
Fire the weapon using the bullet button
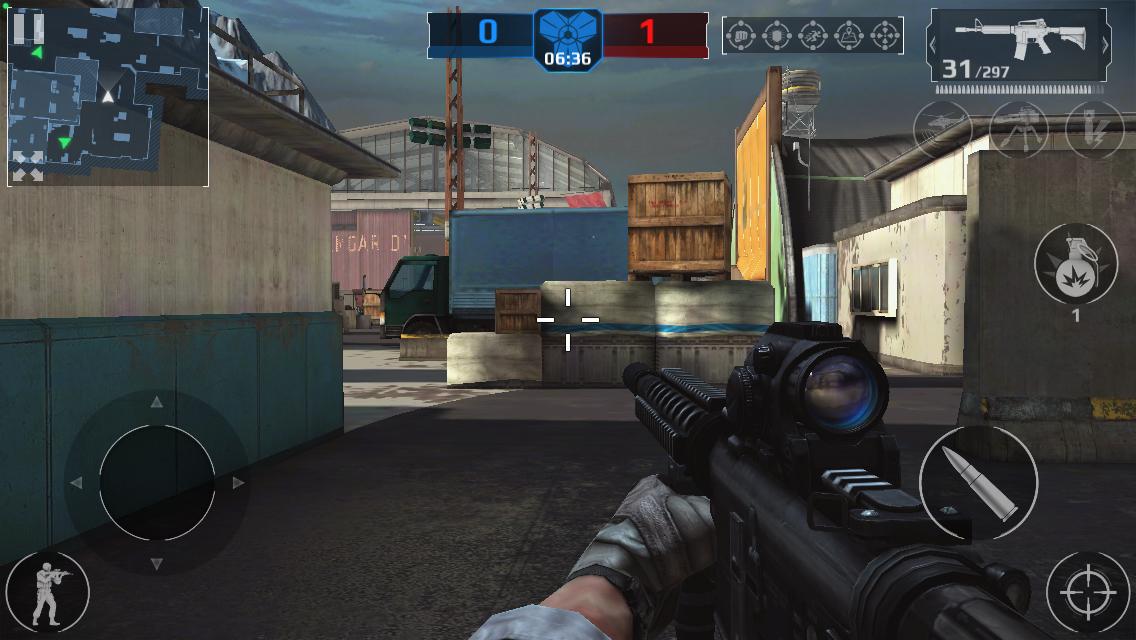pos(978,483)
